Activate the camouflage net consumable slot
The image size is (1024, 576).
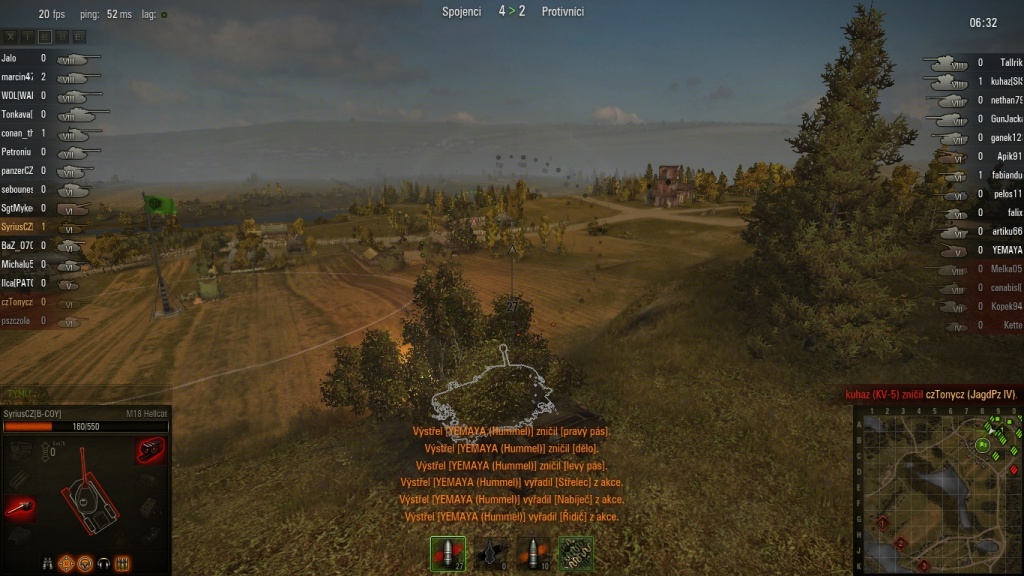coord(575,553)
